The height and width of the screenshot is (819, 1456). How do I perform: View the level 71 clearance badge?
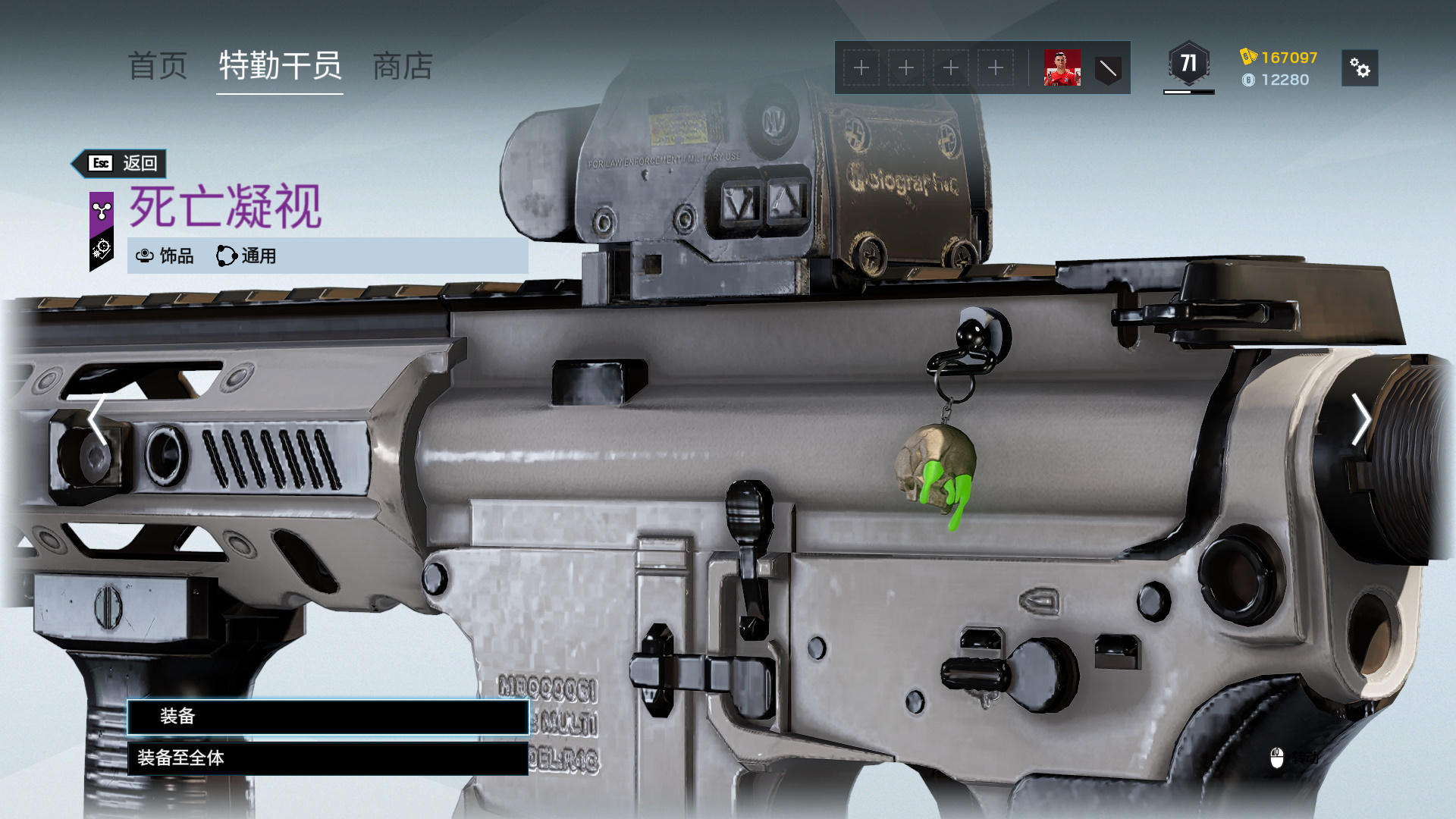pos(1188,64)
